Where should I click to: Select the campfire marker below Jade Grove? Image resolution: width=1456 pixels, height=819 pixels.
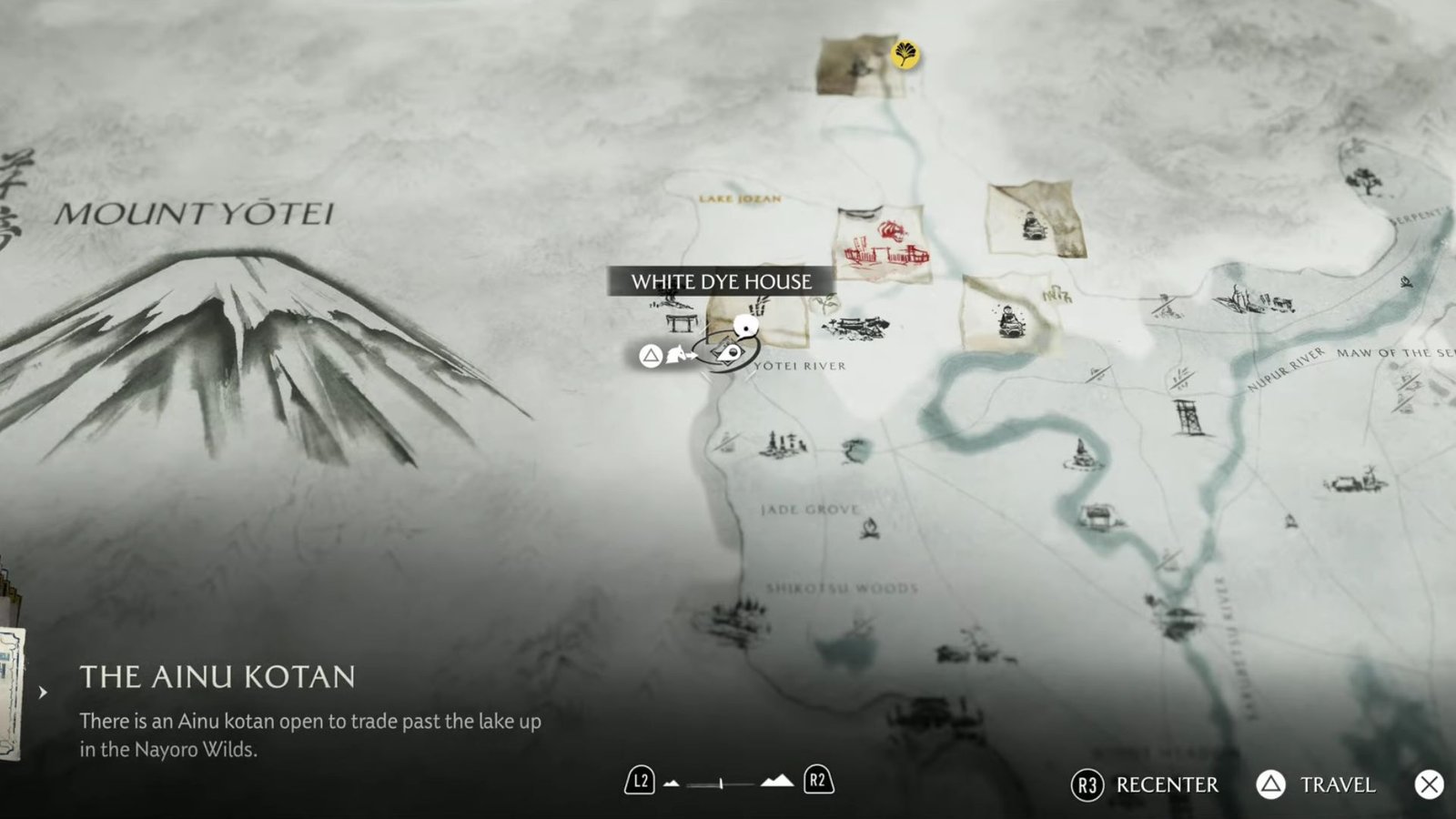[x=870, y=527]
